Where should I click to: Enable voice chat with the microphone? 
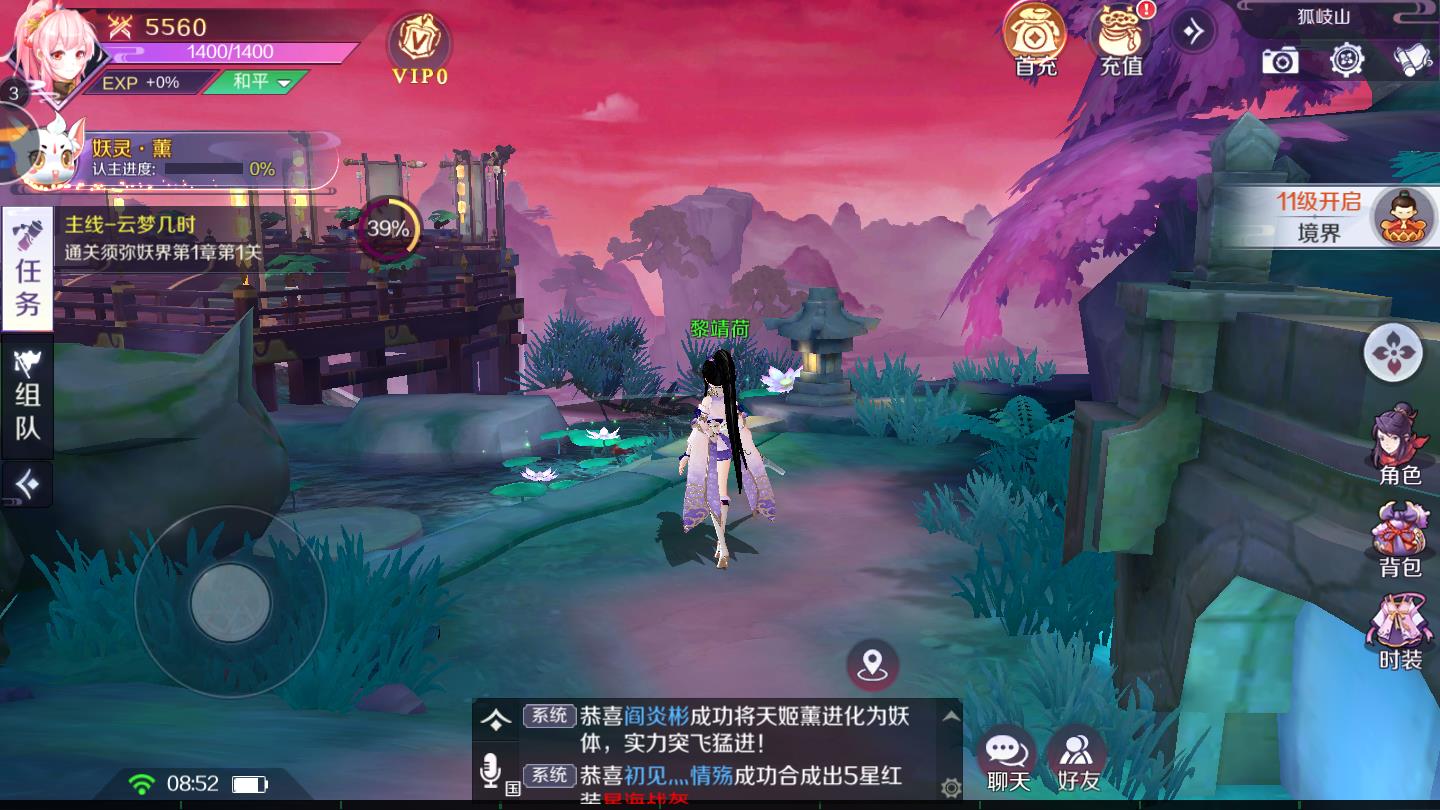(491, 771)
